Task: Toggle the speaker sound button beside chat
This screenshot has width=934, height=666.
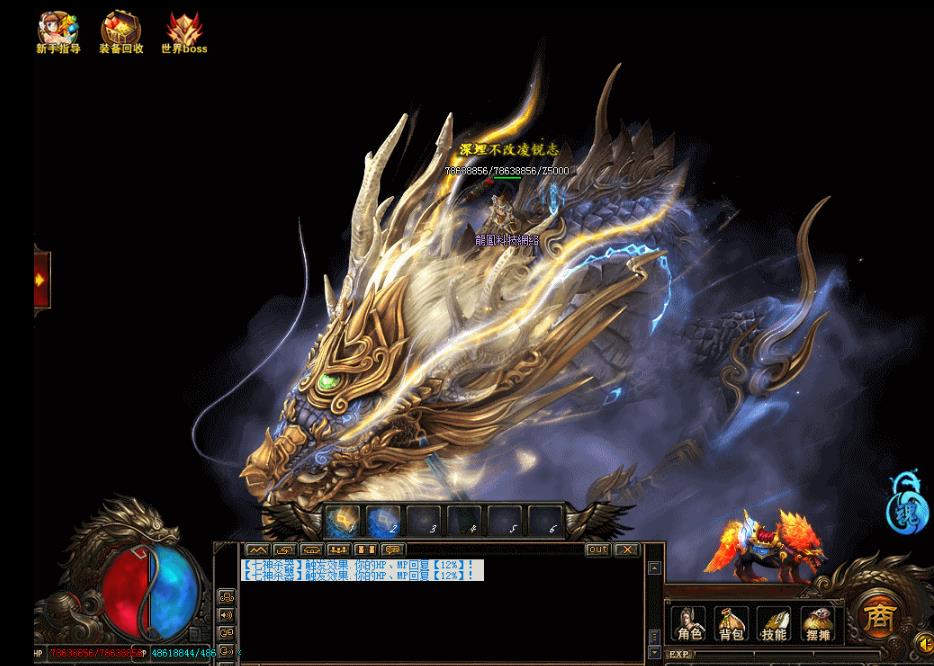Action: (x=227, y=616)
